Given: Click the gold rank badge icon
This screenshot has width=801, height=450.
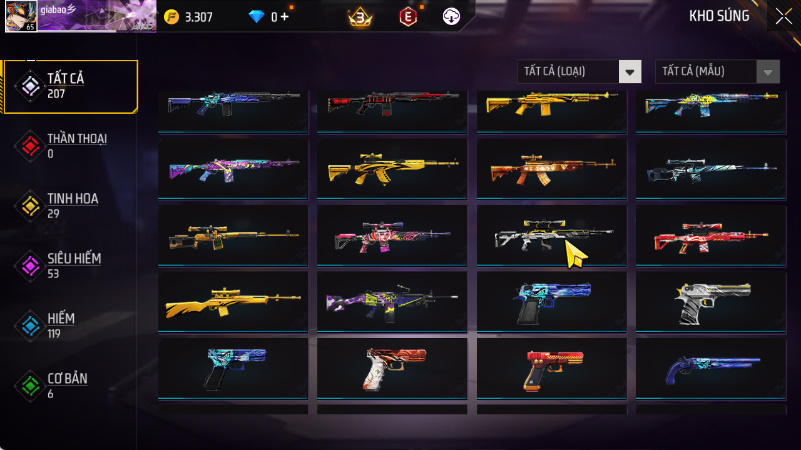Looking at the screenshot, I should tap(359, 16).
